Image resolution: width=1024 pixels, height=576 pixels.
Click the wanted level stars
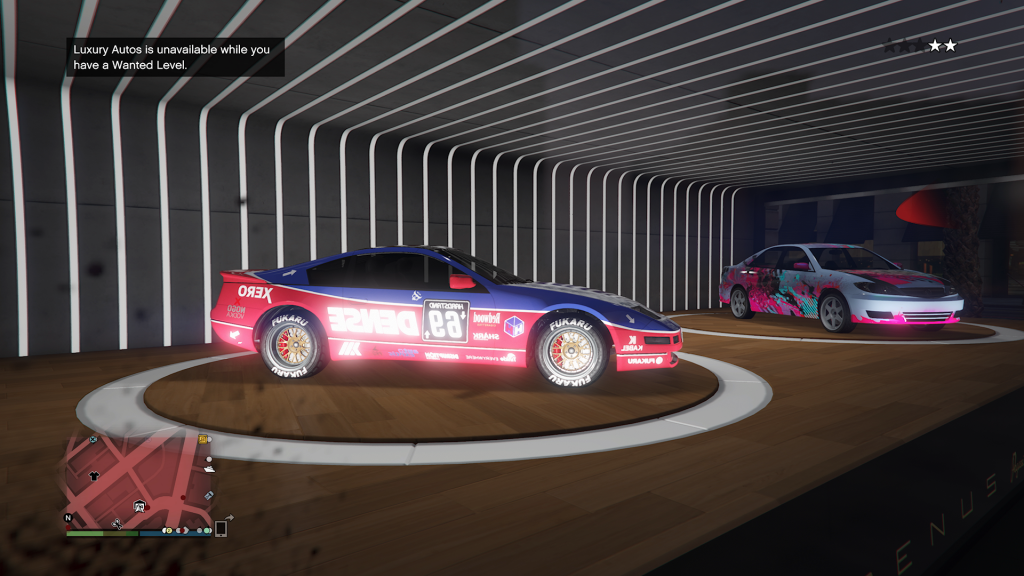(x=920, y=45)
